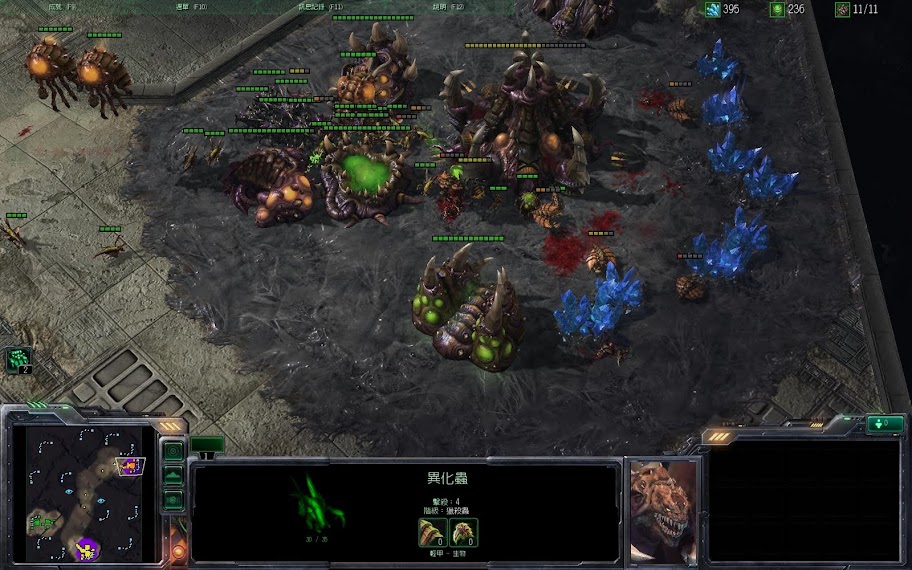Click the green wireframe of the selected unit
The width and height of the screenshot is (912, 570).
coord(318,503)
